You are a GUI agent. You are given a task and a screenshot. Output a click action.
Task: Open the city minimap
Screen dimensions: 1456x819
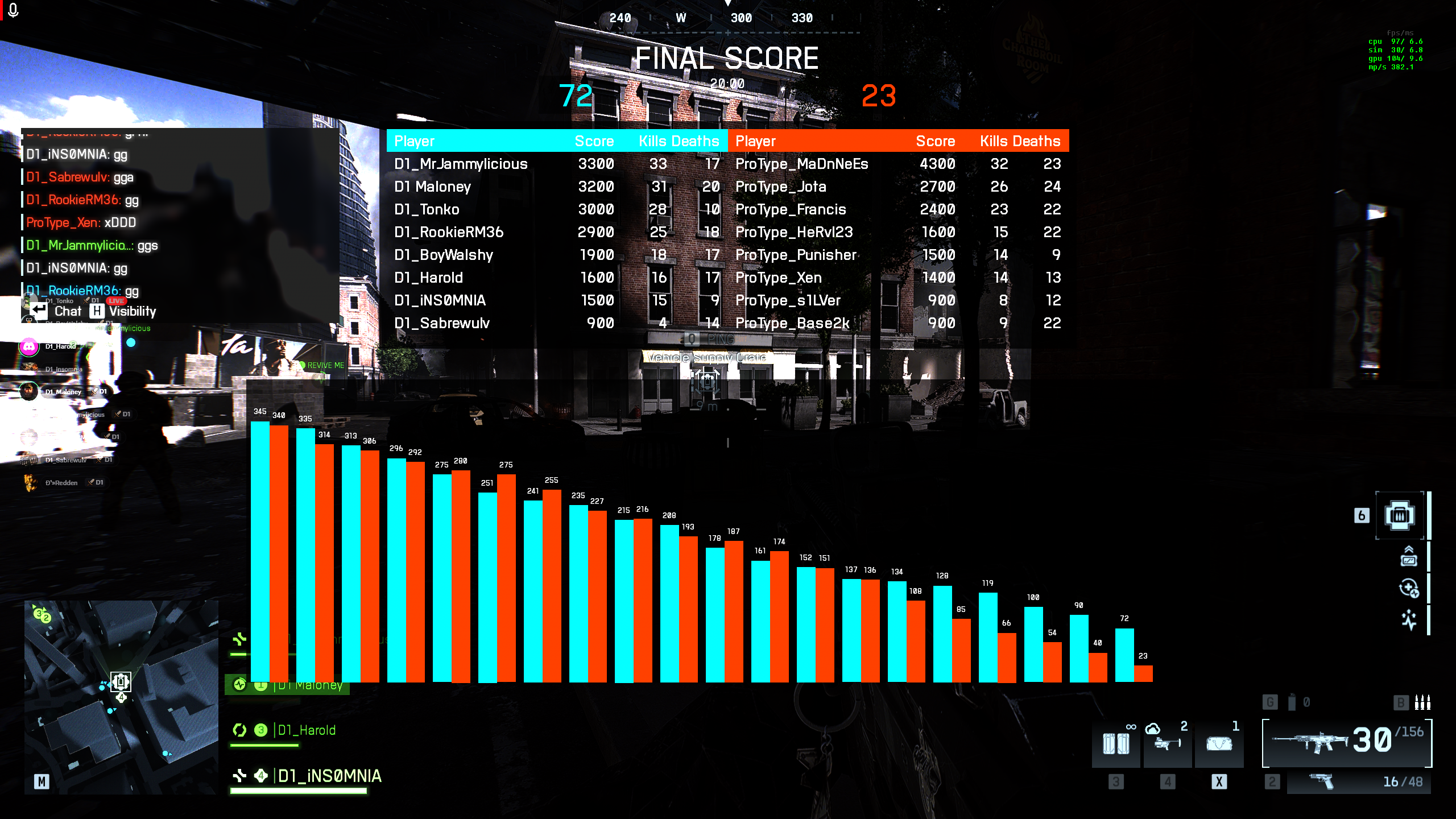(x=121, y=697)
